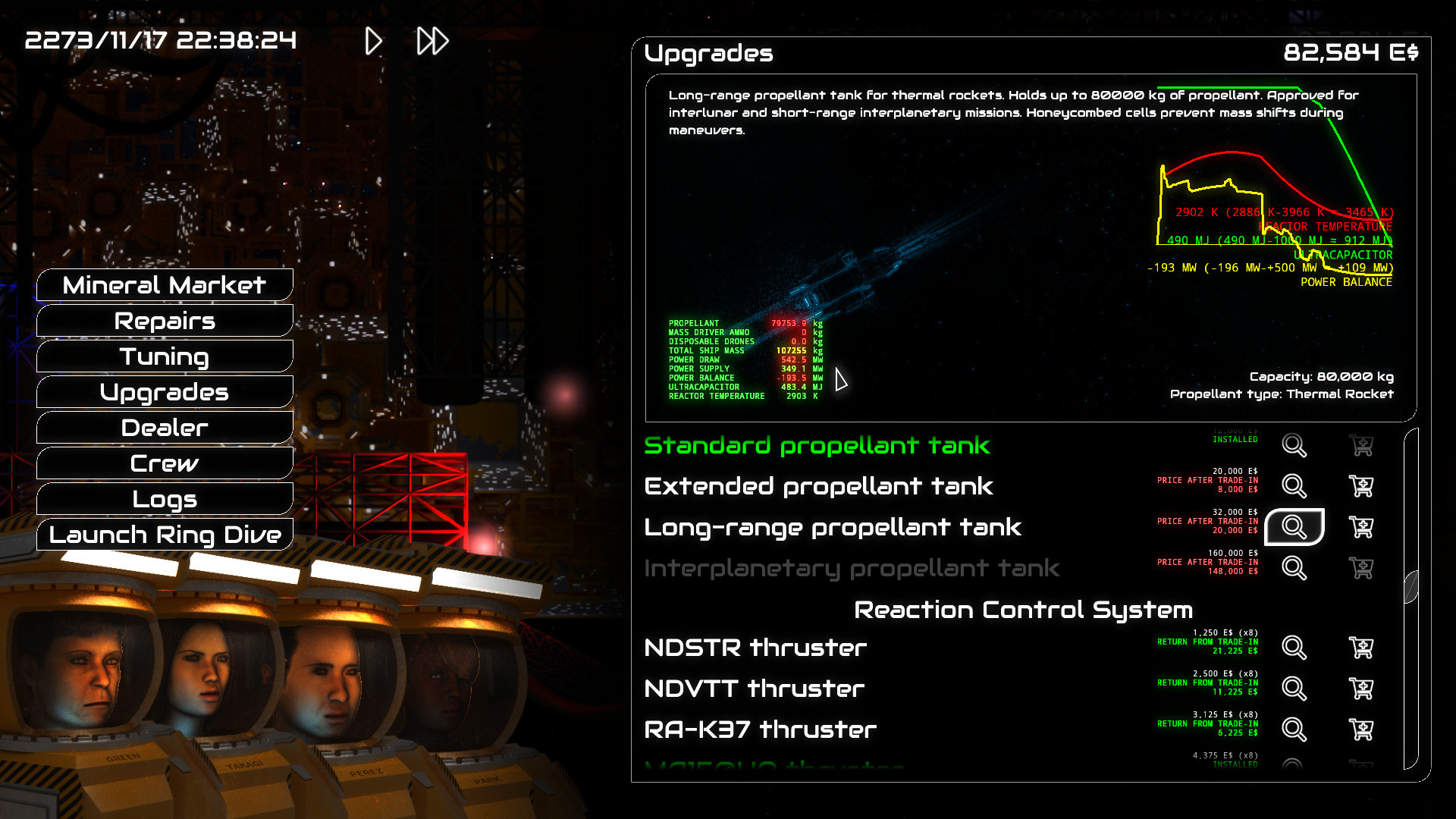Open magnifier view for Extended propellant tank

[1293, 486]
